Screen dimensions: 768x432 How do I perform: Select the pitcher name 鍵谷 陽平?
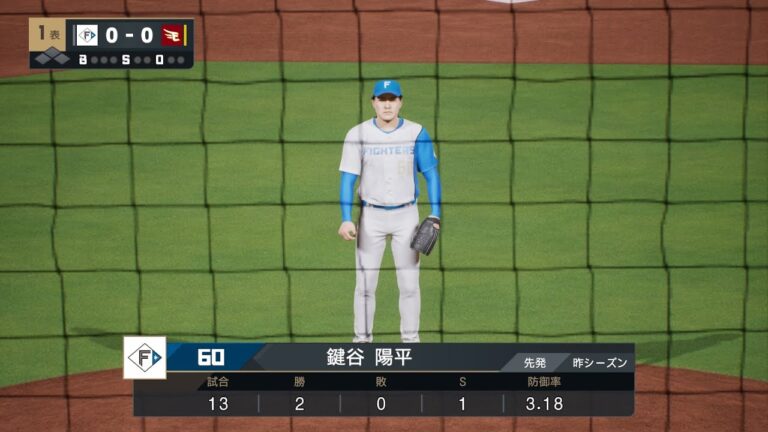tap(370, 357)
